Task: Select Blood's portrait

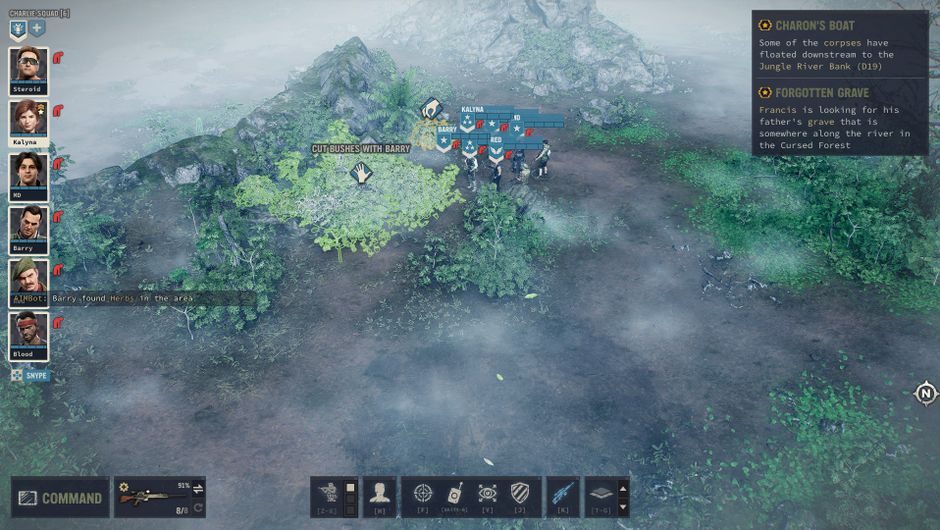Action: pos(28,333)
